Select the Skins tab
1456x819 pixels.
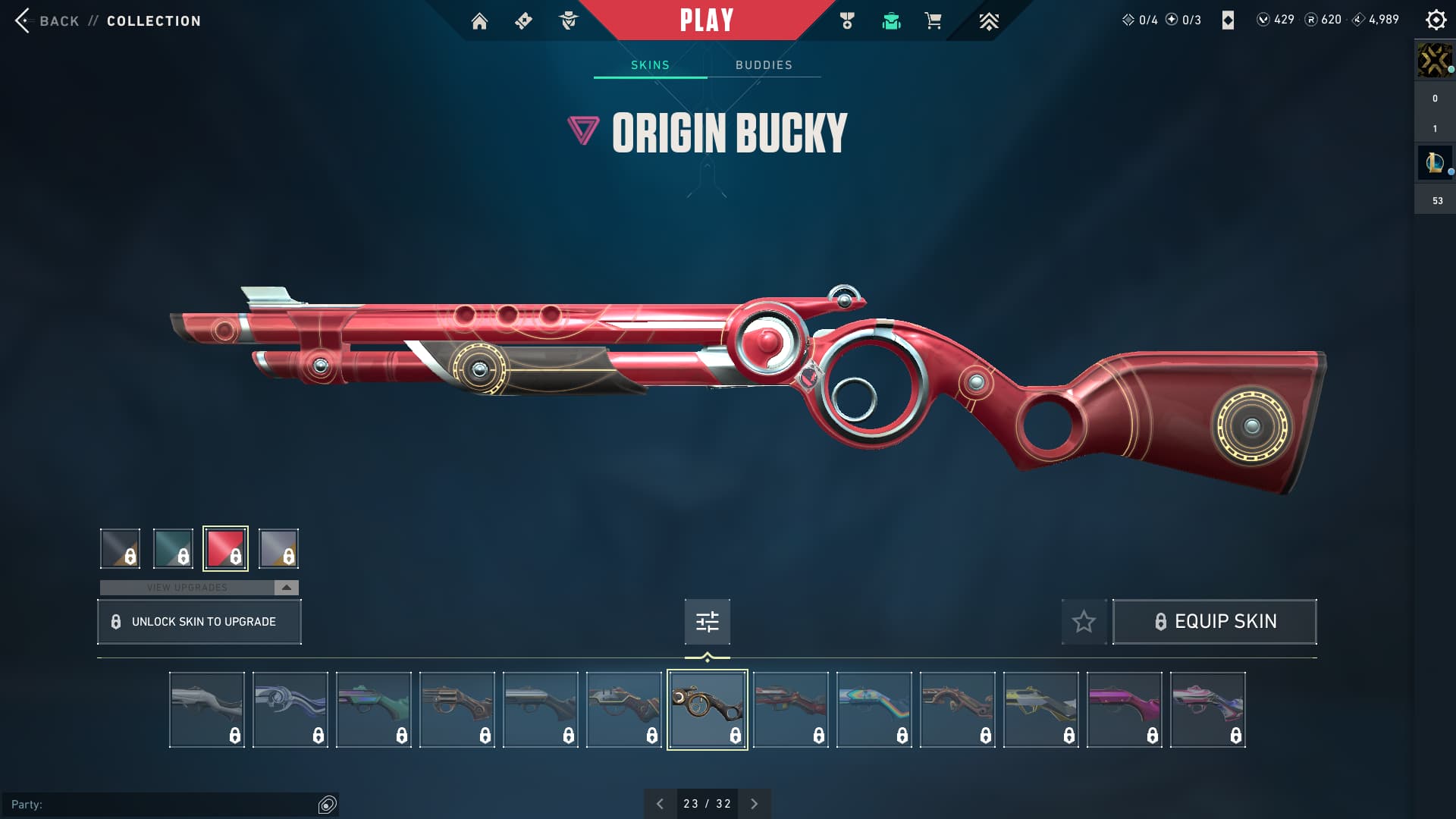click(x=650, y=65)
